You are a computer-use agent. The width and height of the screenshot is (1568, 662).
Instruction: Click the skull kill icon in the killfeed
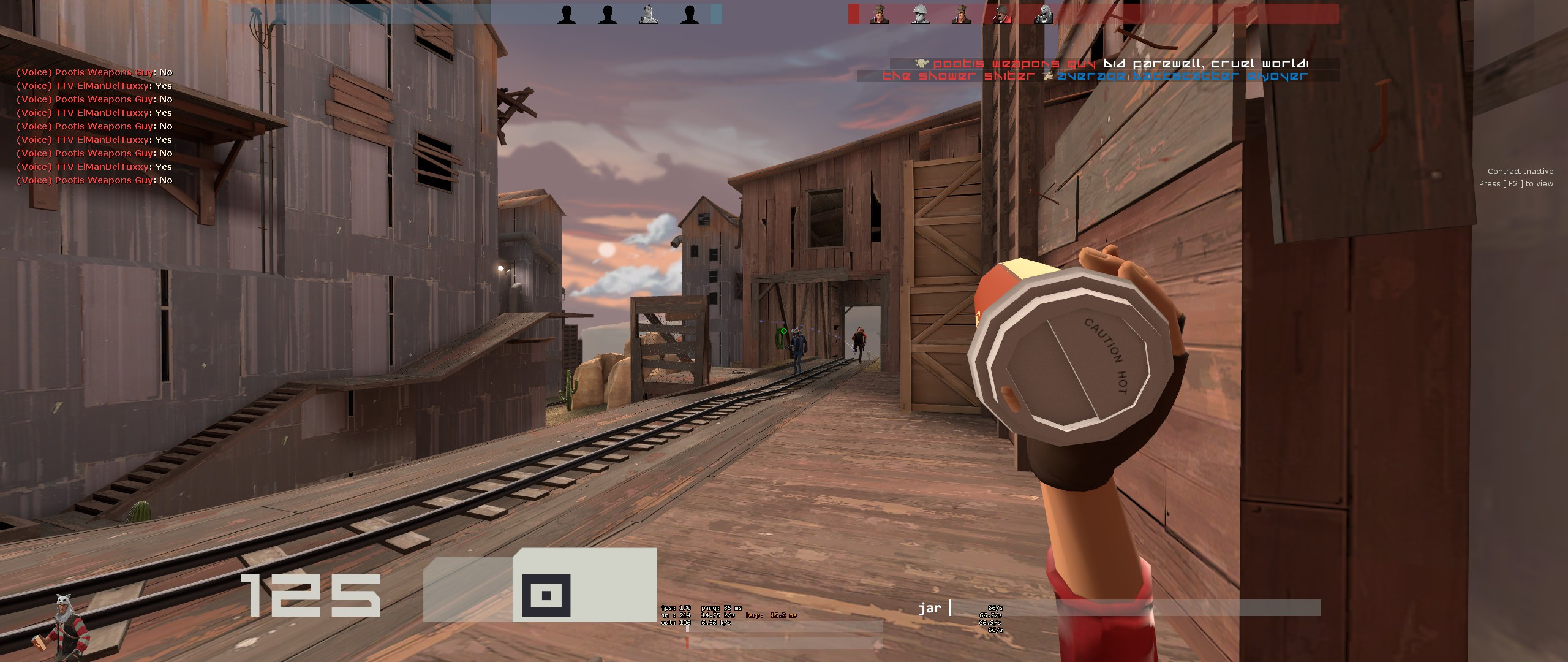pyautogui.click(x=921, y=64)
